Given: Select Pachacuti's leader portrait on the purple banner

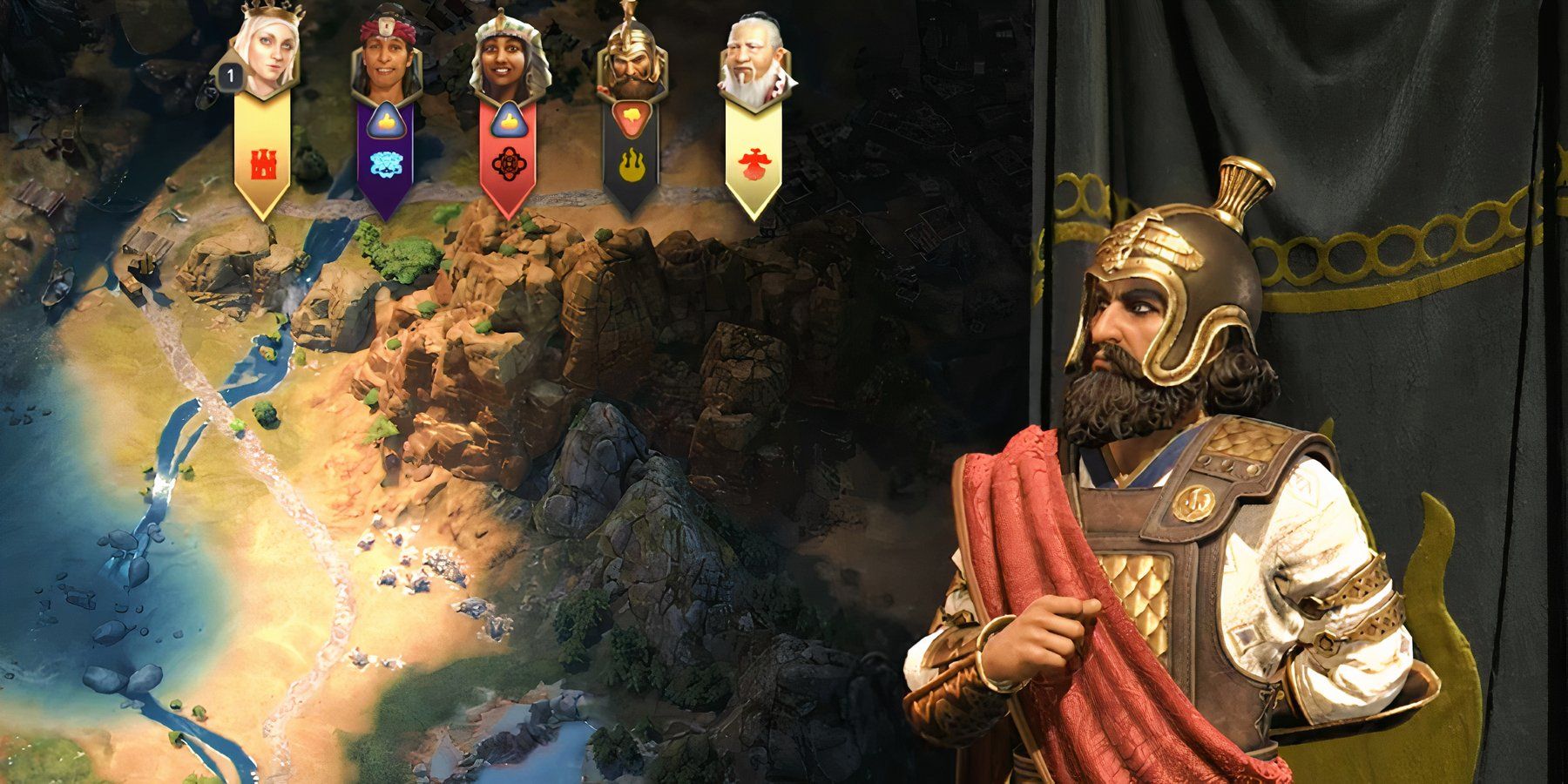Looking at the screenshot, I should coord(386,52).
